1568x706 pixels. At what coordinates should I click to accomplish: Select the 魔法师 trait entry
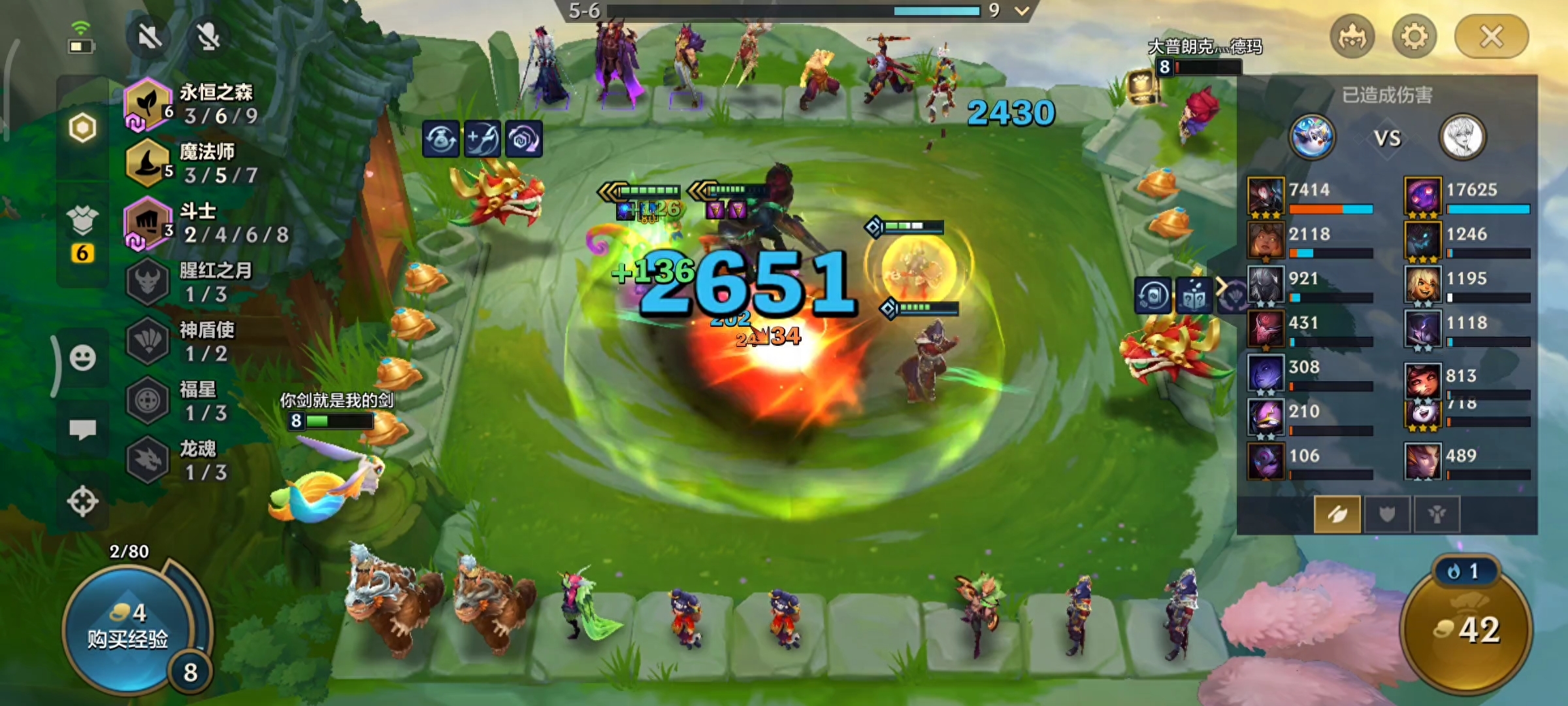click(x=196, y=163)
